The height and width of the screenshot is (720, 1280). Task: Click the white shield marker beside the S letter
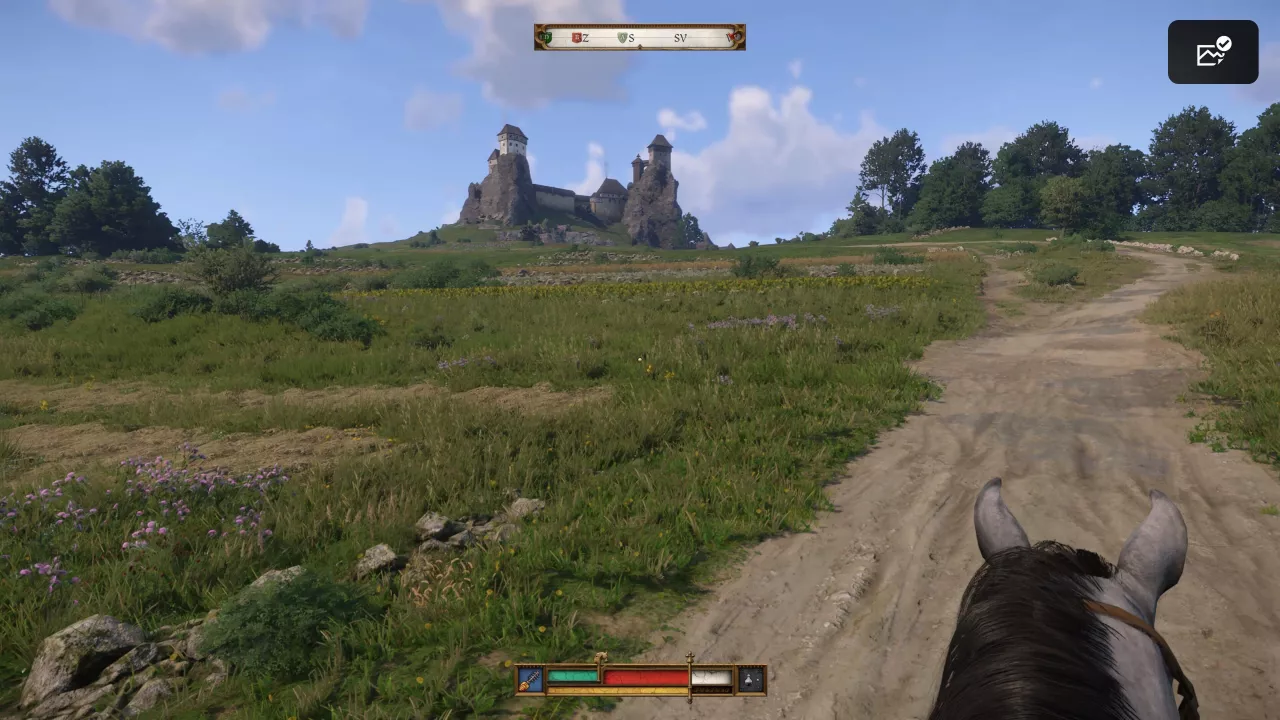[621, 38]
